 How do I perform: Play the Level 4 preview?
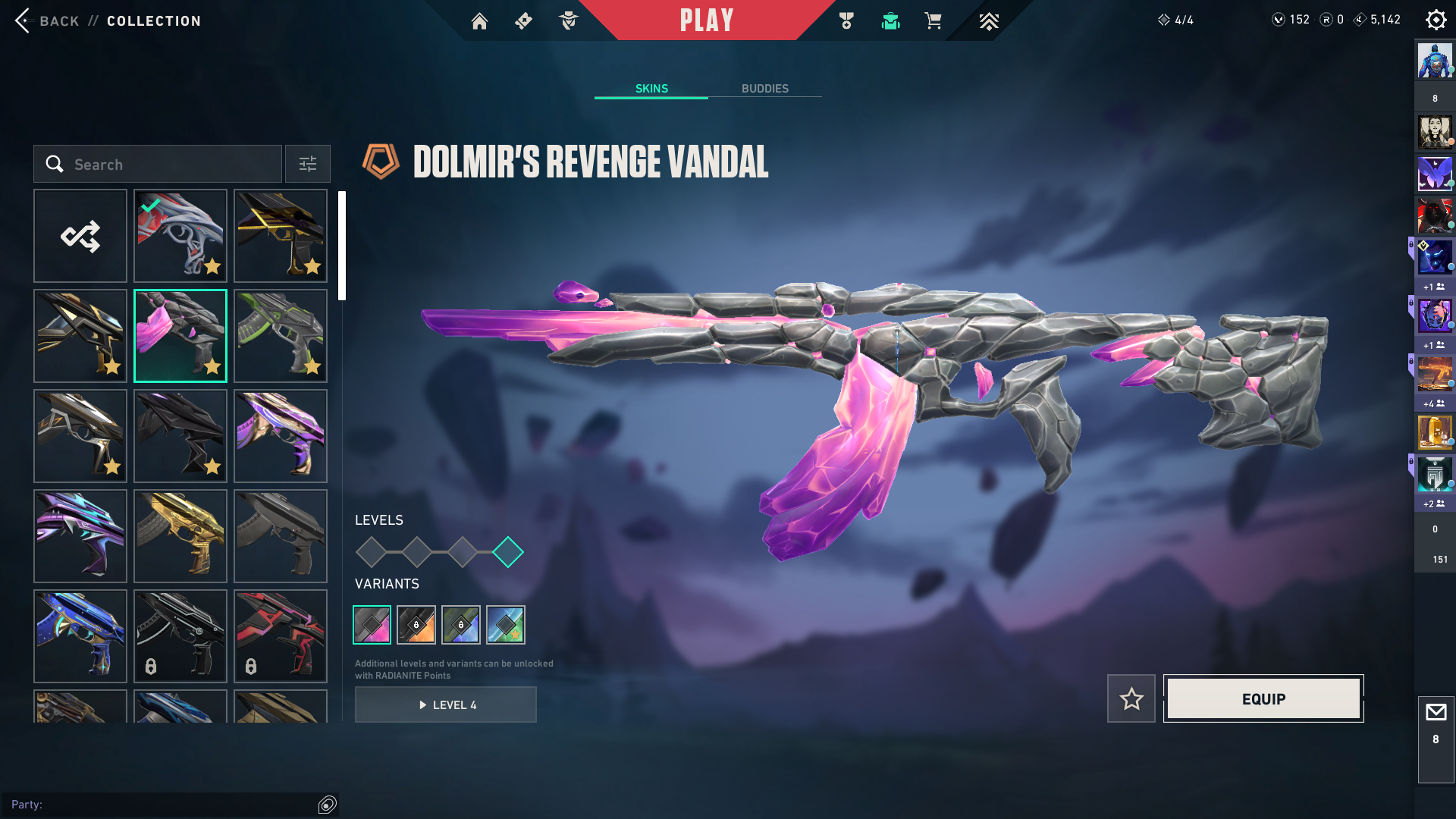[x=446, y=704]
